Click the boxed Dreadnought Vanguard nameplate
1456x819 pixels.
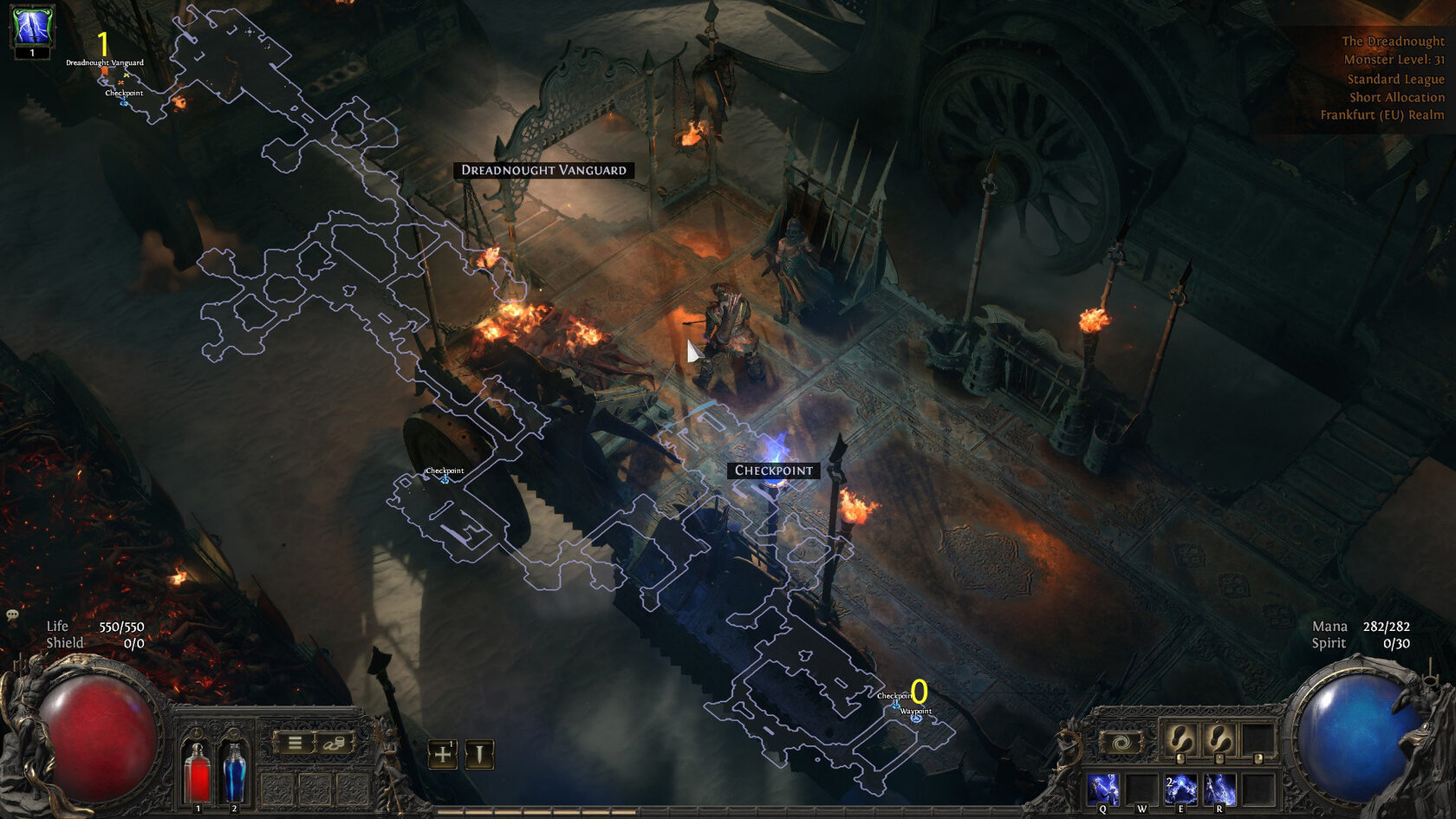click(543, 170)
